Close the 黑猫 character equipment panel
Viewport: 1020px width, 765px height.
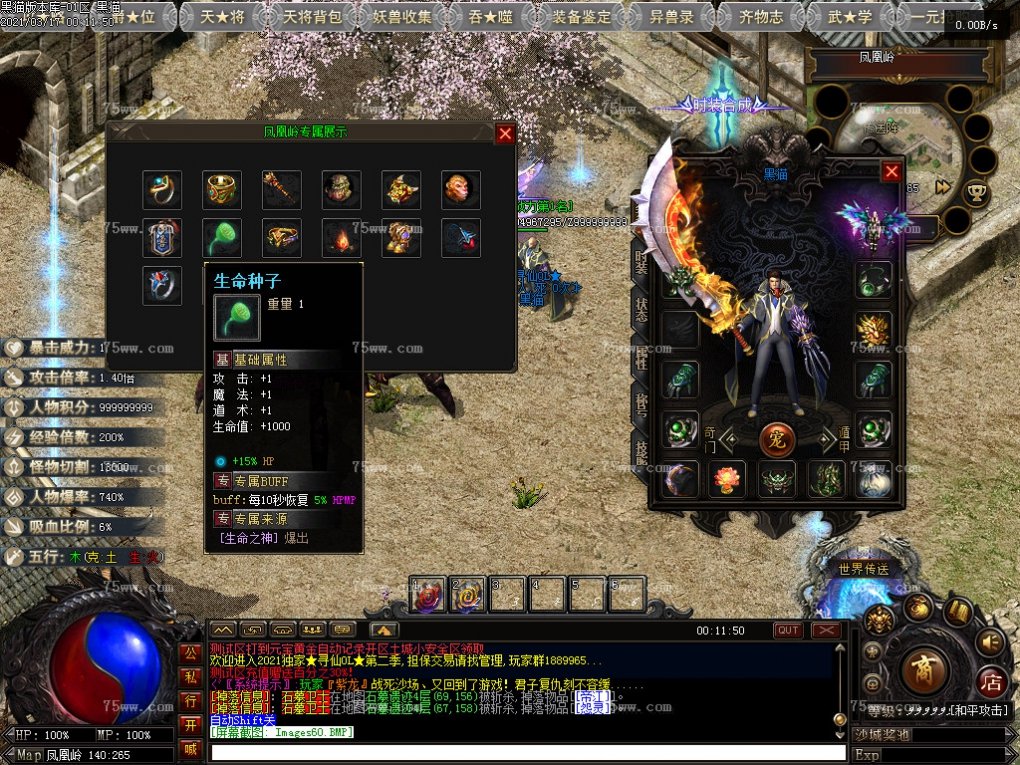click(891, 172)
